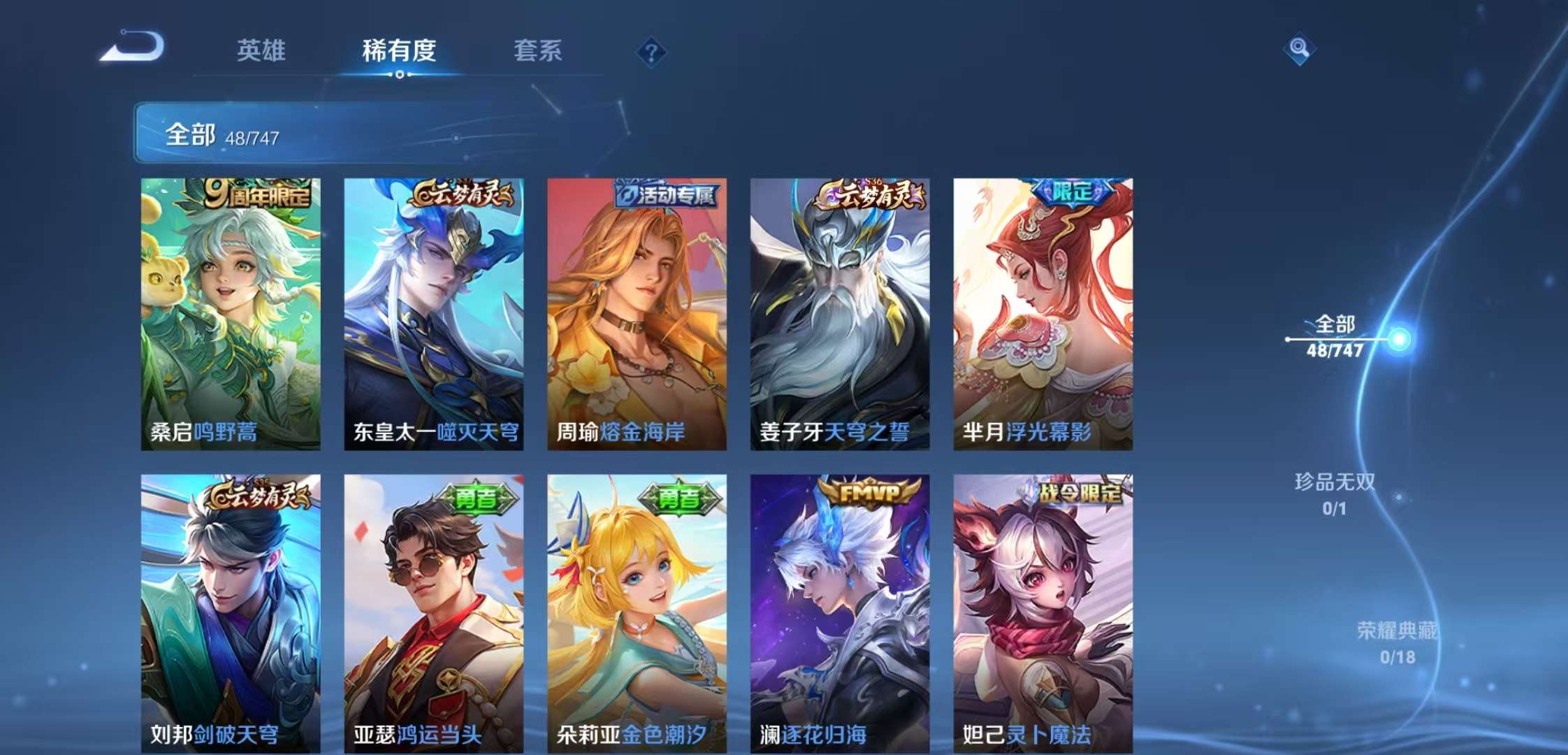This screenshot has height=755, width=1568.
Task: Open search with the magnifier icon
Action: coord(1301,49)
